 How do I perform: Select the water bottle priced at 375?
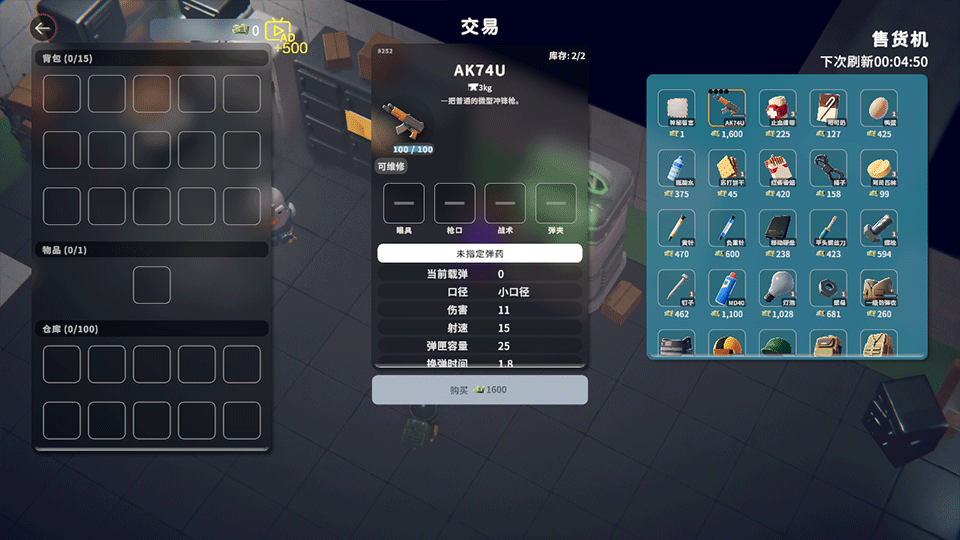tap(676, 169)
